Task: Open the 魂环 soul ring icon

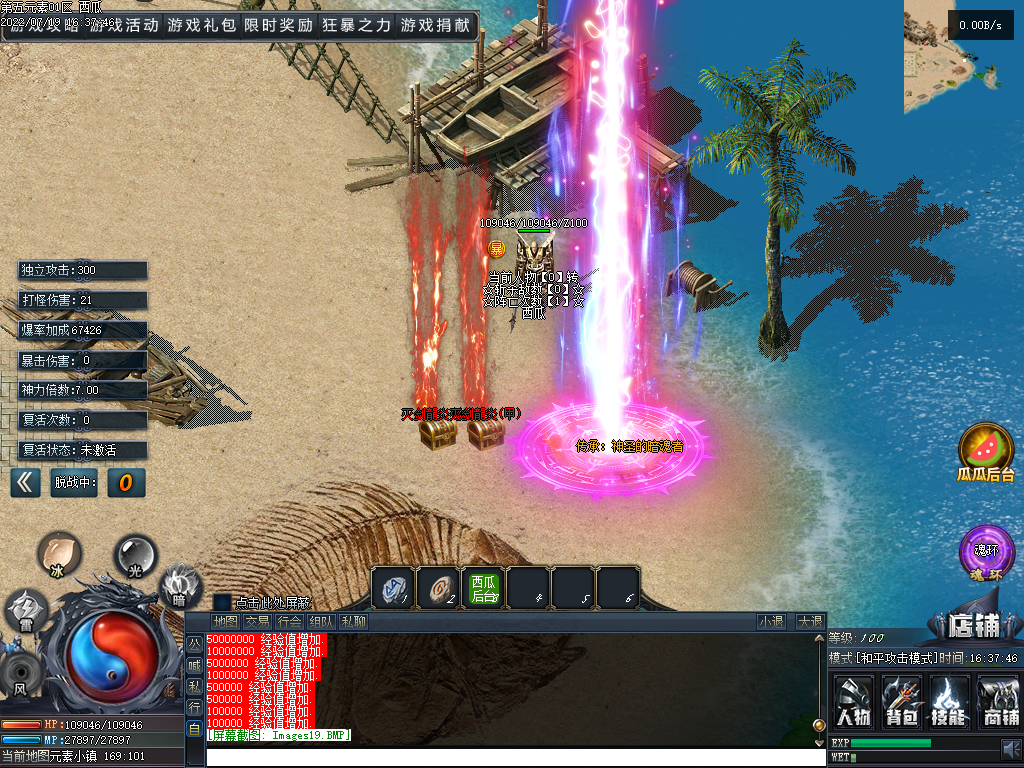Action: click(986, 553)
